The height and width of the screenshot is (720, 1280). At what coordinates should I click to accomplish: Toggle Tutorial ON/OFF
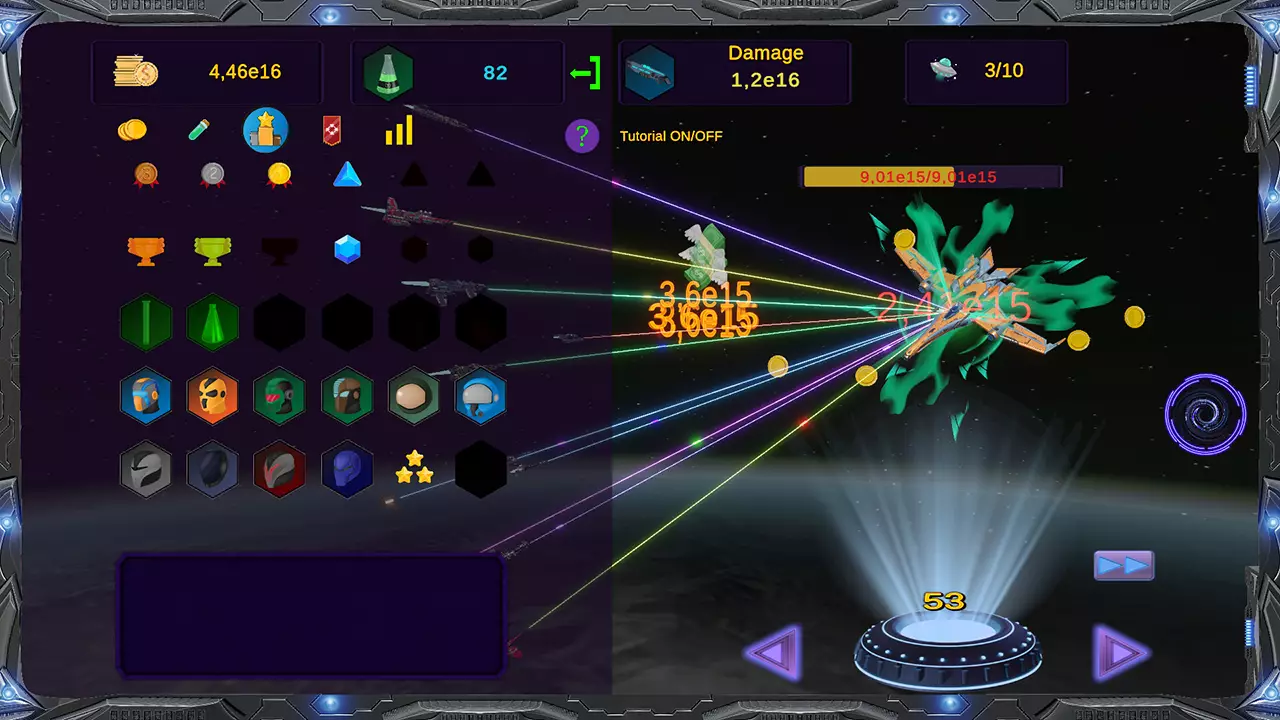point(672,136)
